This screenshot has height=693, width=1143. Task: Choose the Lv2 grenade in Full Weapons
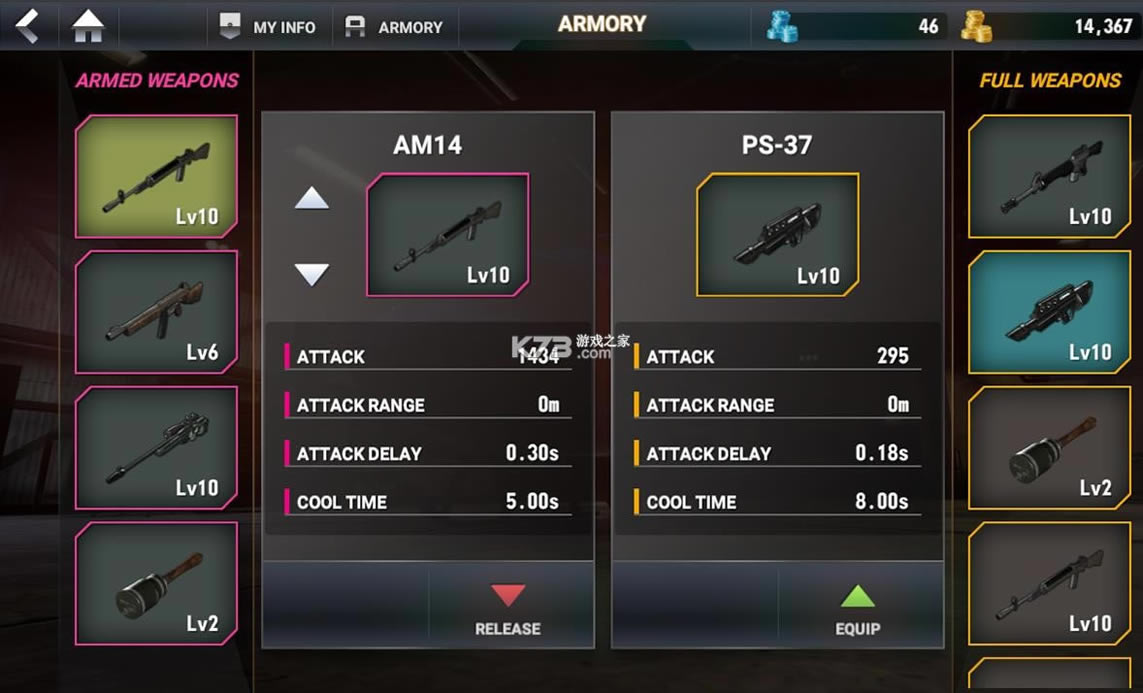click(x=1049, y=447)
